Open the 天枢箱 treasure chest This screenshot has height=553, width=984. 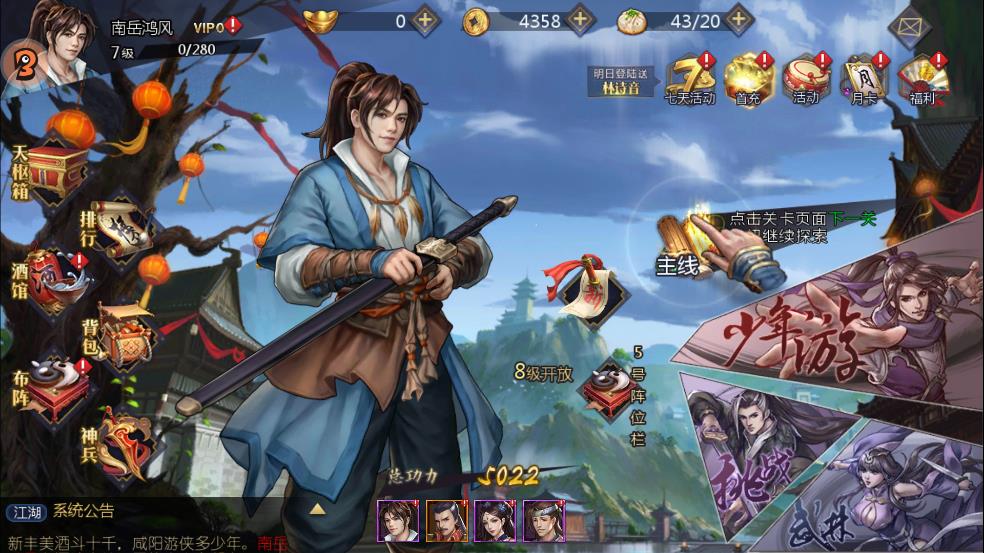(52, 168)
